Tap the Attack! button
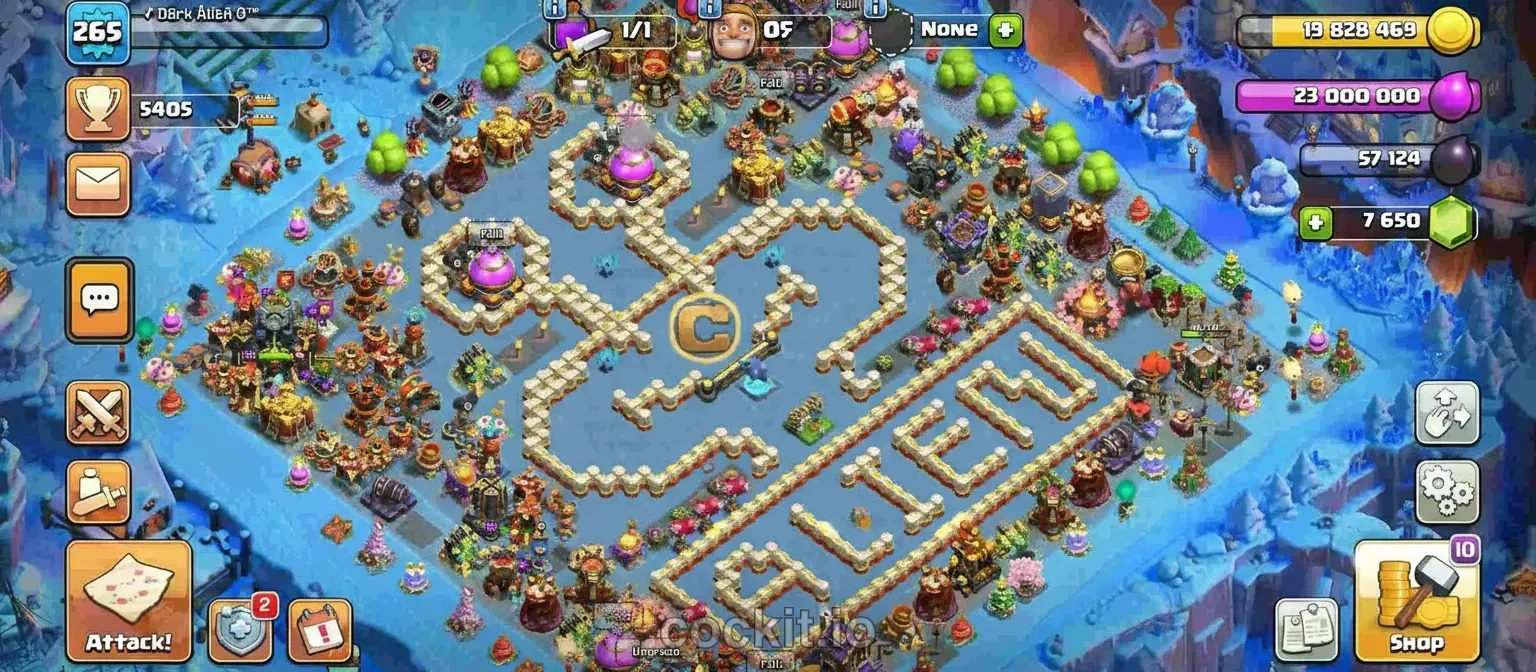The image size is (1536, 672). point(128,601)
